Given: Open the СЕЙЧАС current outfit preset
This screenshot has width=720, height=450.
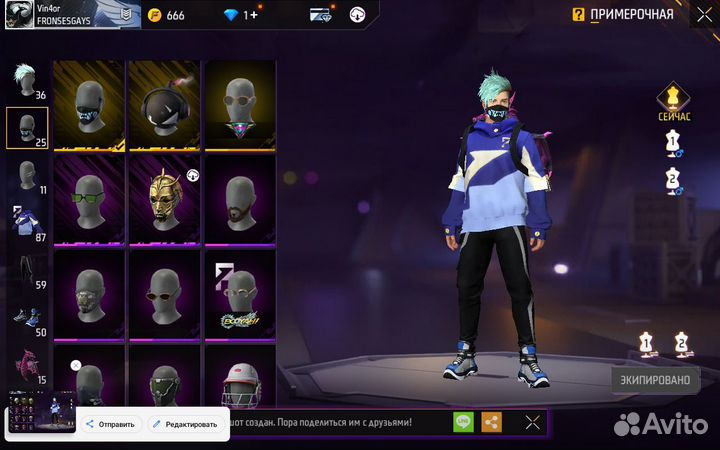Looking at the screenshot, I should (x=674, y=103).
